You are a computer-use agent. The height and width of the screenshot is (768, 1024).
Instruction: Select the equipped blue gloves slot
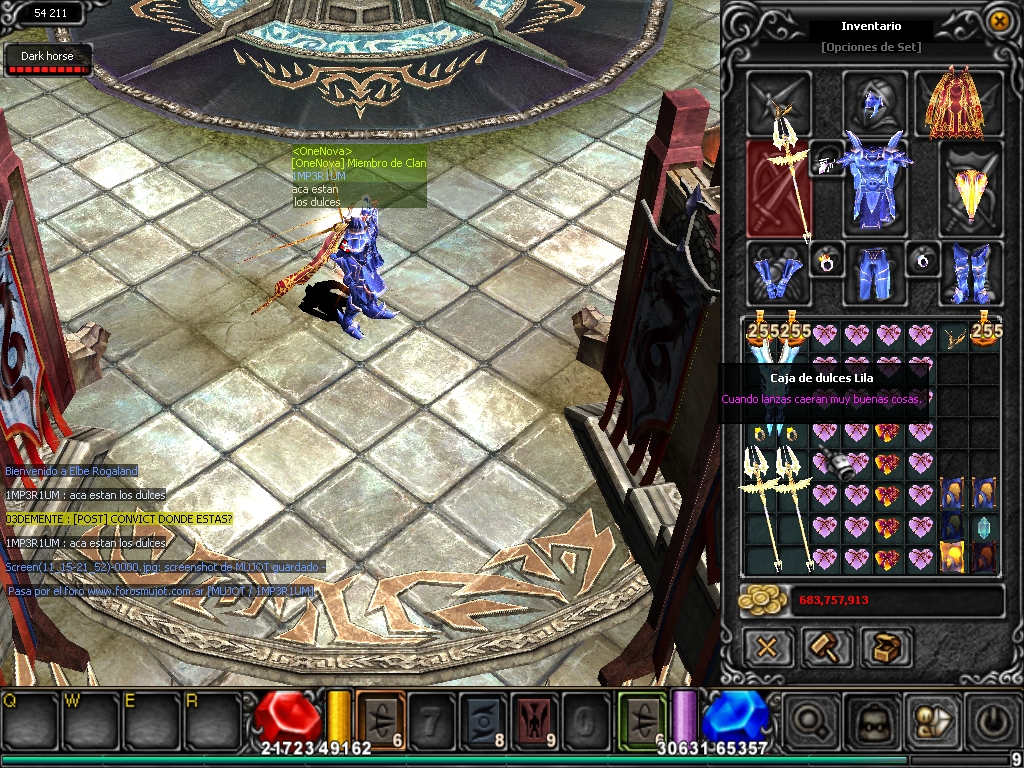tap(775, 272)
